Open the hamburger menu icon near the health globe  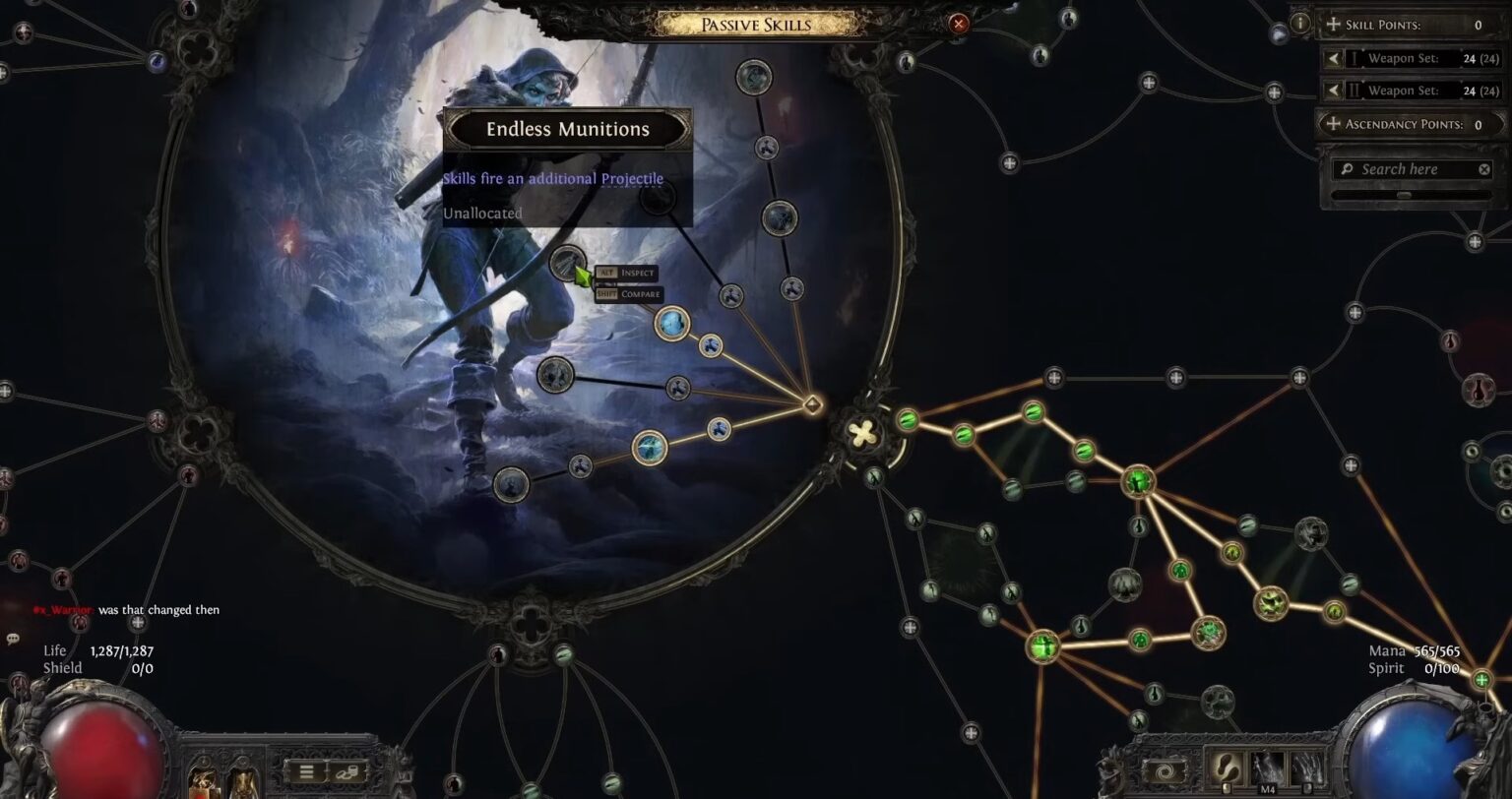pos(306,771)
